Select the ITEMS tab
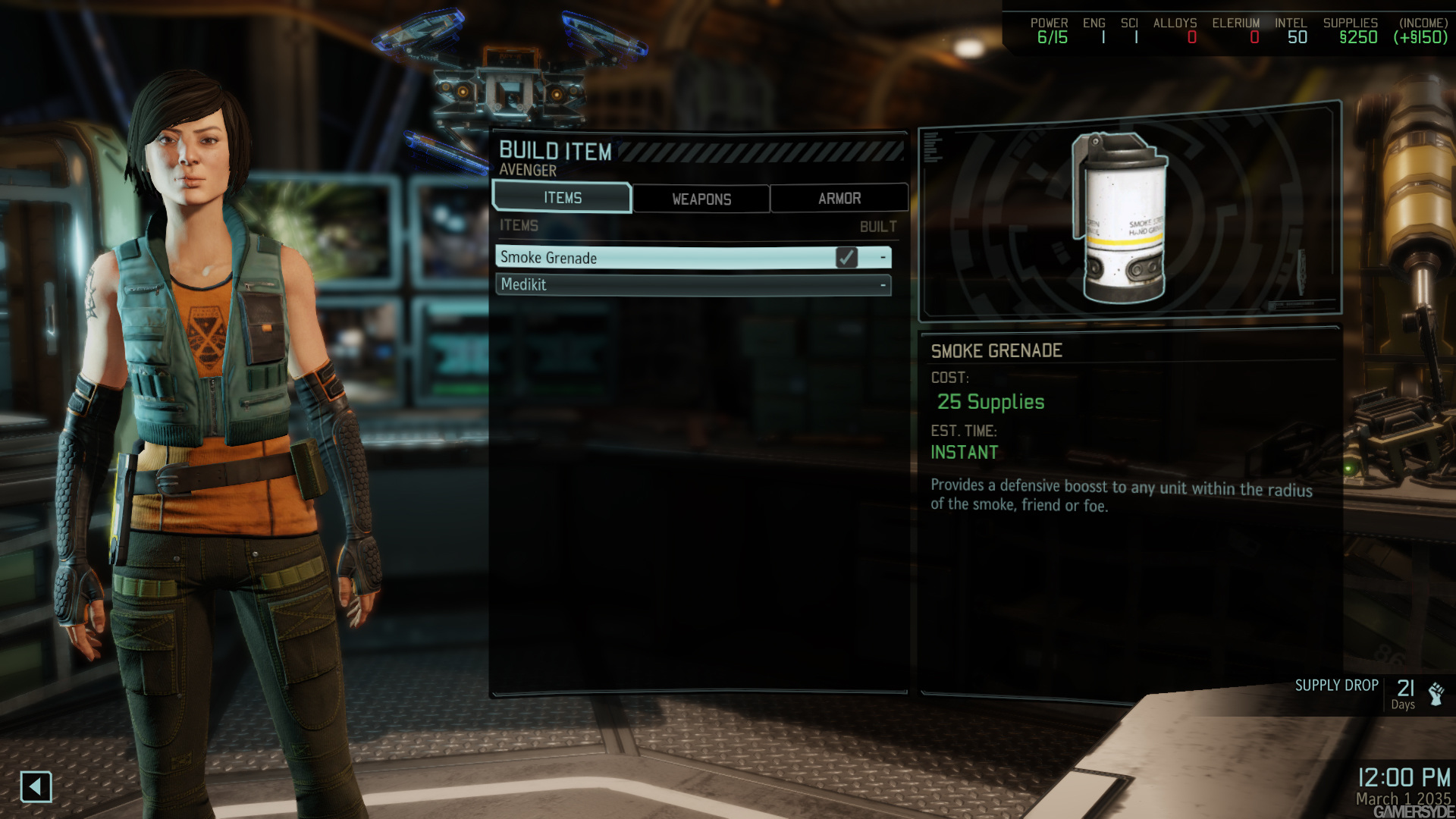This screenshot has height=819, width=1456. 561,197
